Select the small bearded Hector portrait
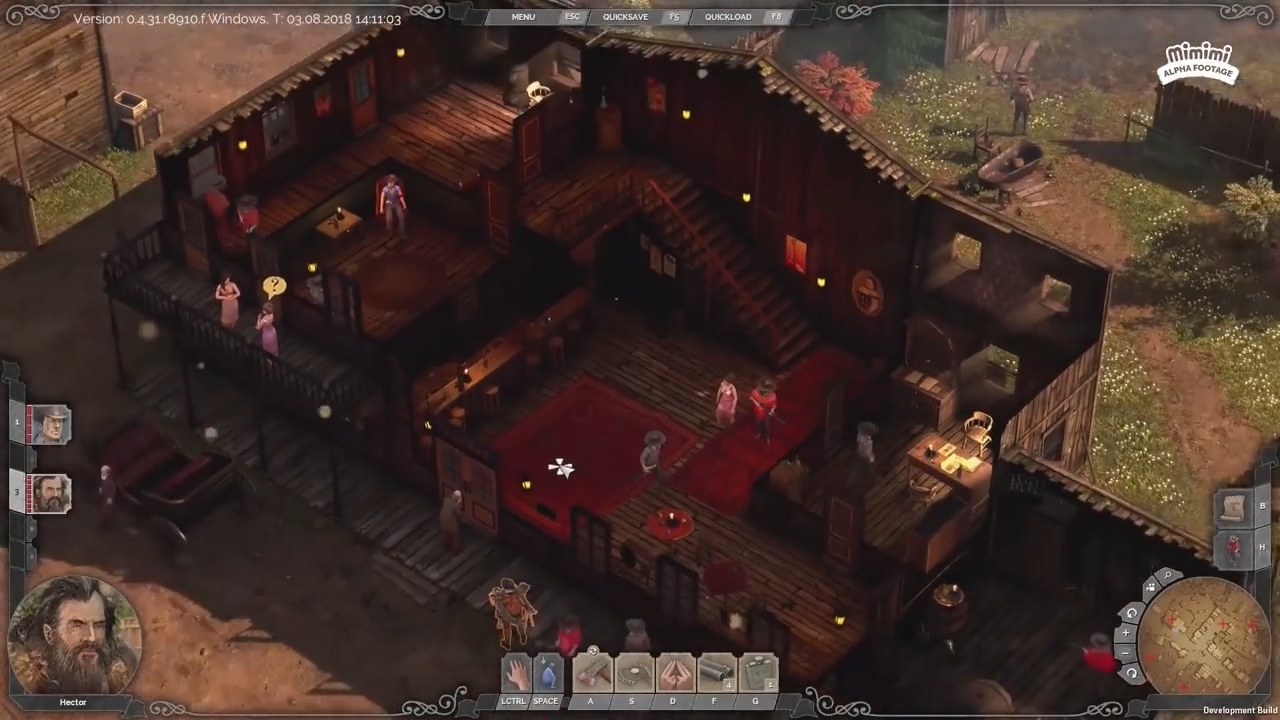Viewport: 1280px width, 720px height. (x=49, y=494)
